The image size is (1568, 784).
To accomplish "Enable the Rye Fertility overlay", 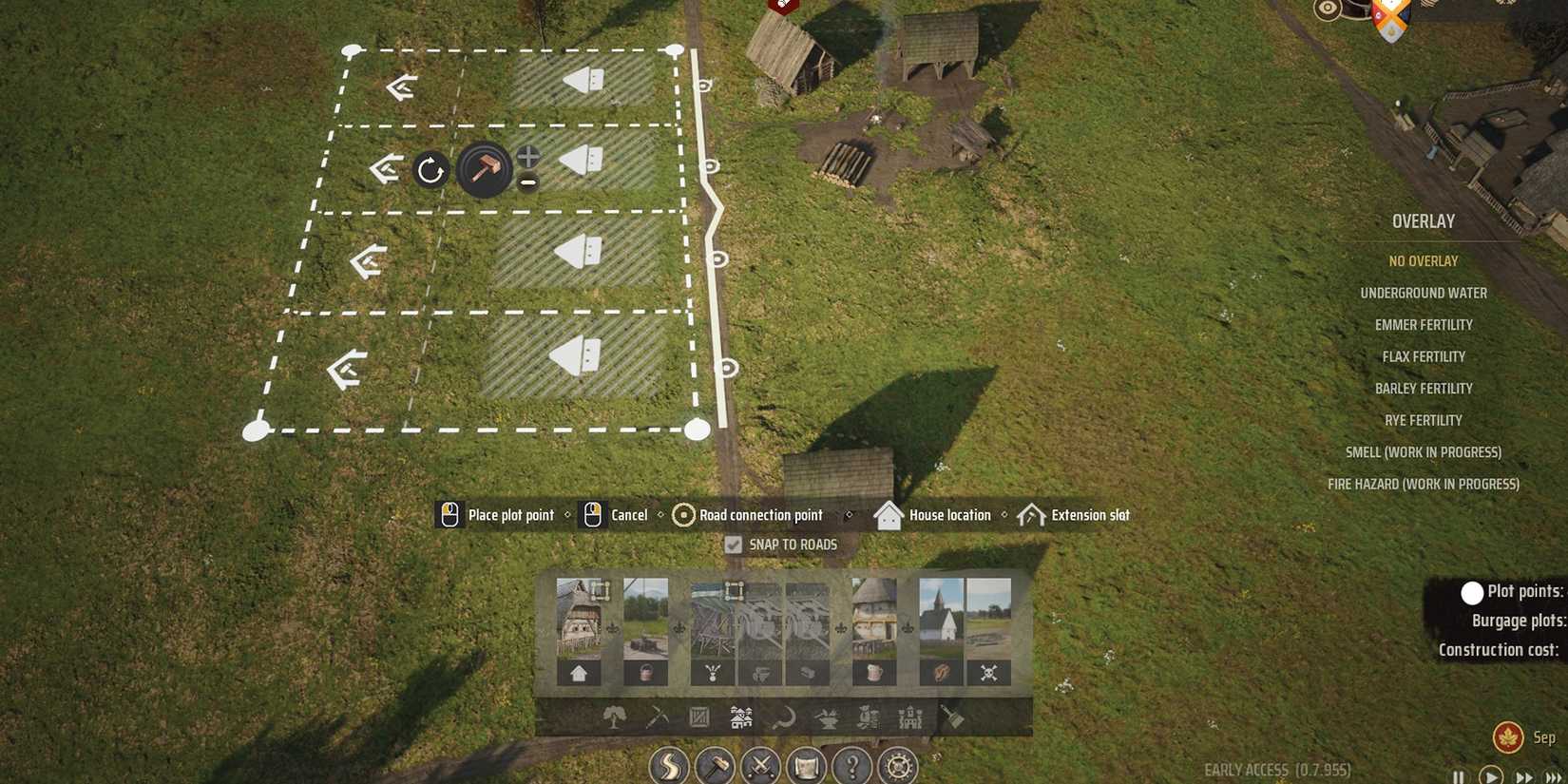I will click(x=1423, y=419).
